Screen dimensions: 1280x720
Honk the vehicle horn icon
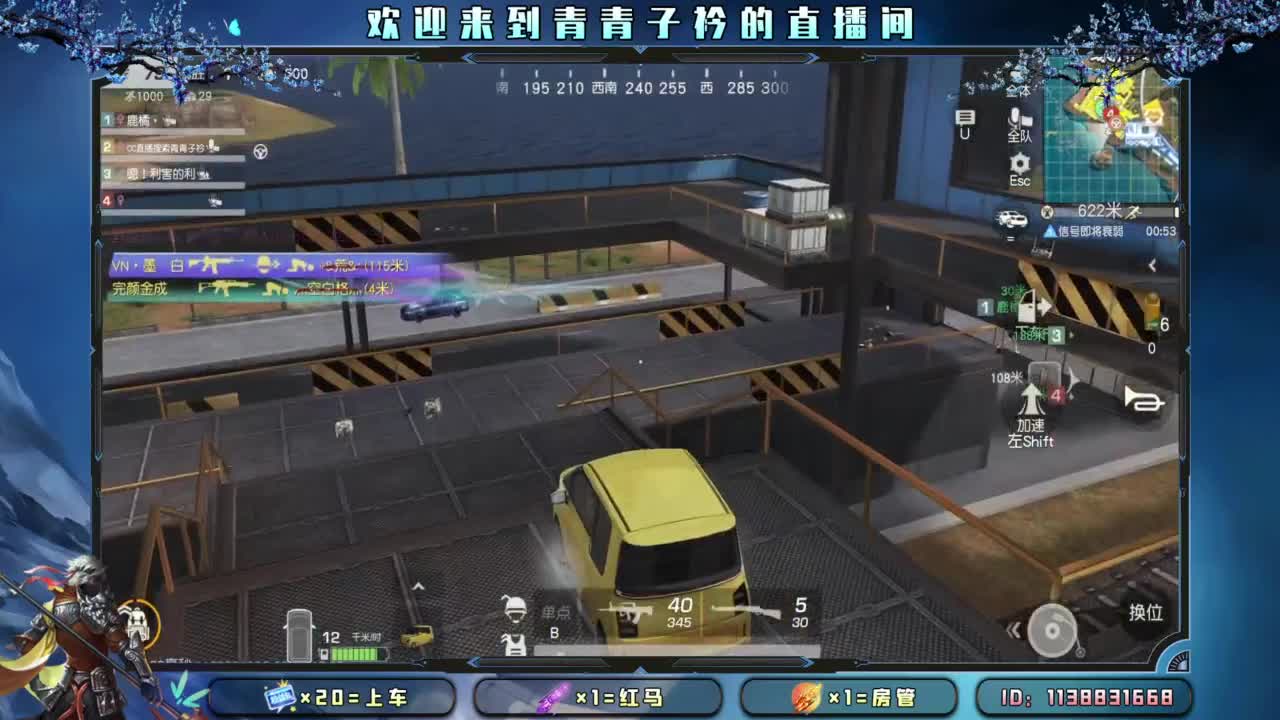coord(1144,400)
